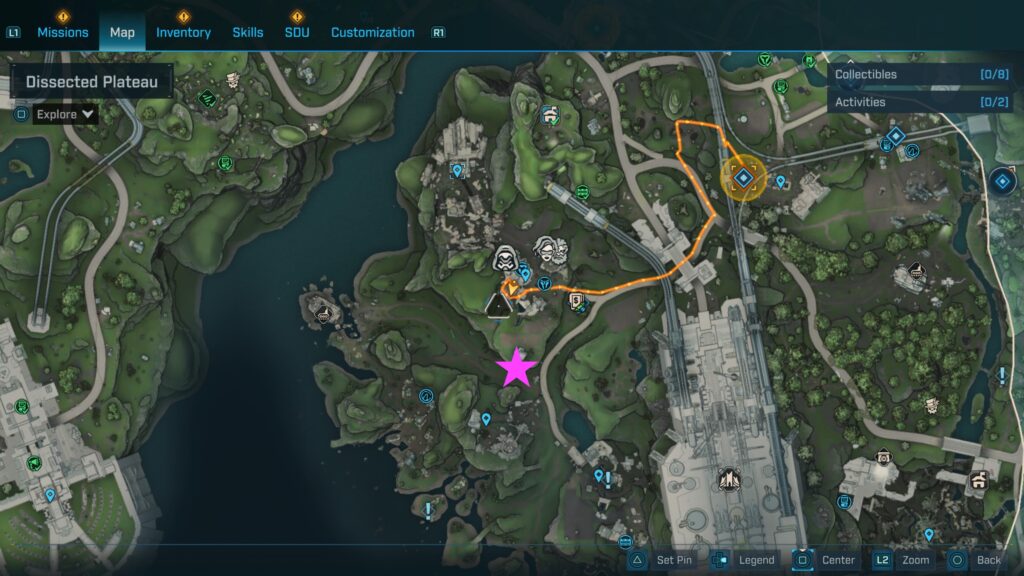The width and height of the screenshot is (1024, 576).
Task: Show the Activities list
Action: [922, 102]
